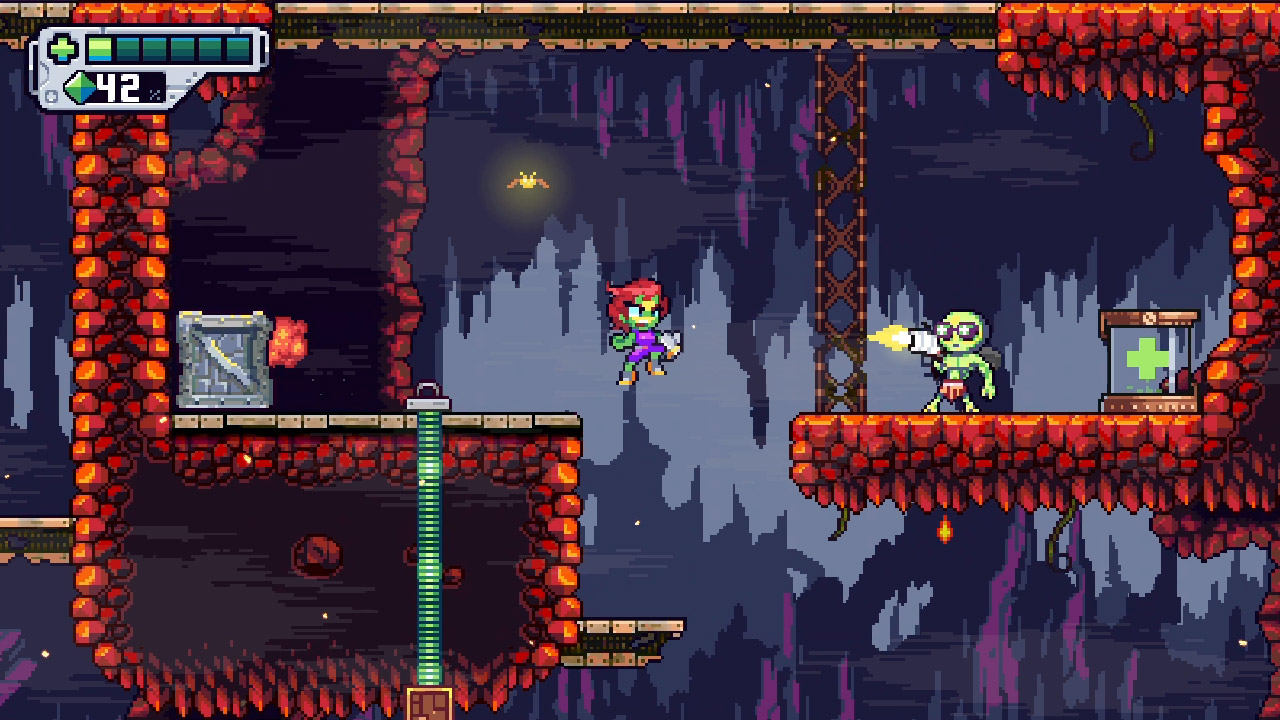Click the green plus health icon on the HUD
Image resolution: width=1280 pixels, height=720 pixels.
click(x=62, y=48)
